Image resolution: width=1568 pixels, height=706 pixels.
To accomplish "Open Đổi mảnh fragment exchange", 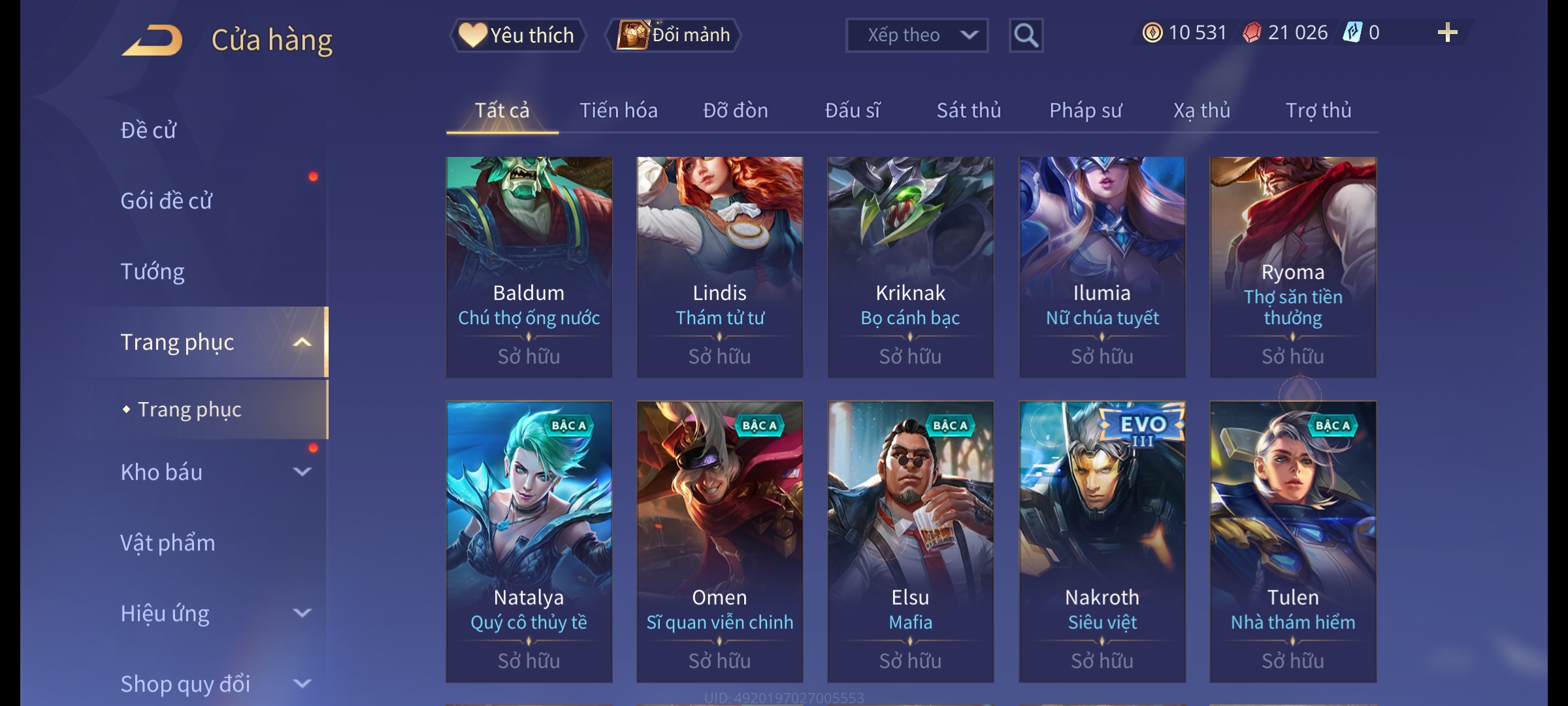I will tap(674, 35).
